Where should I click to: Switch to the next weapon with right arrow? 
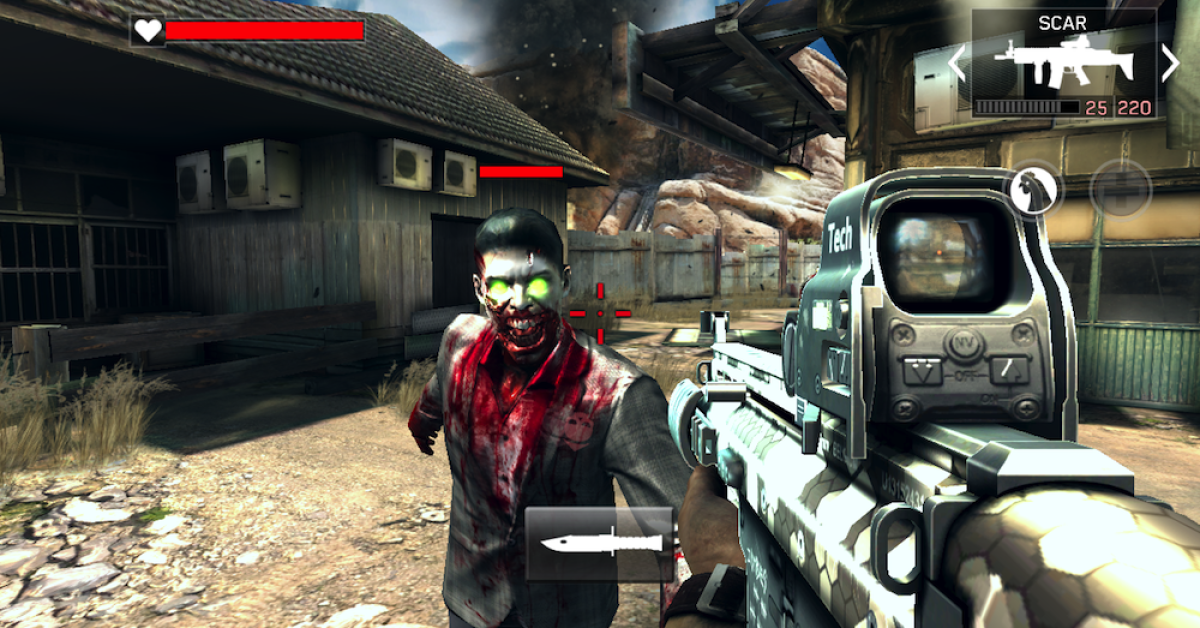point(1170,64)
